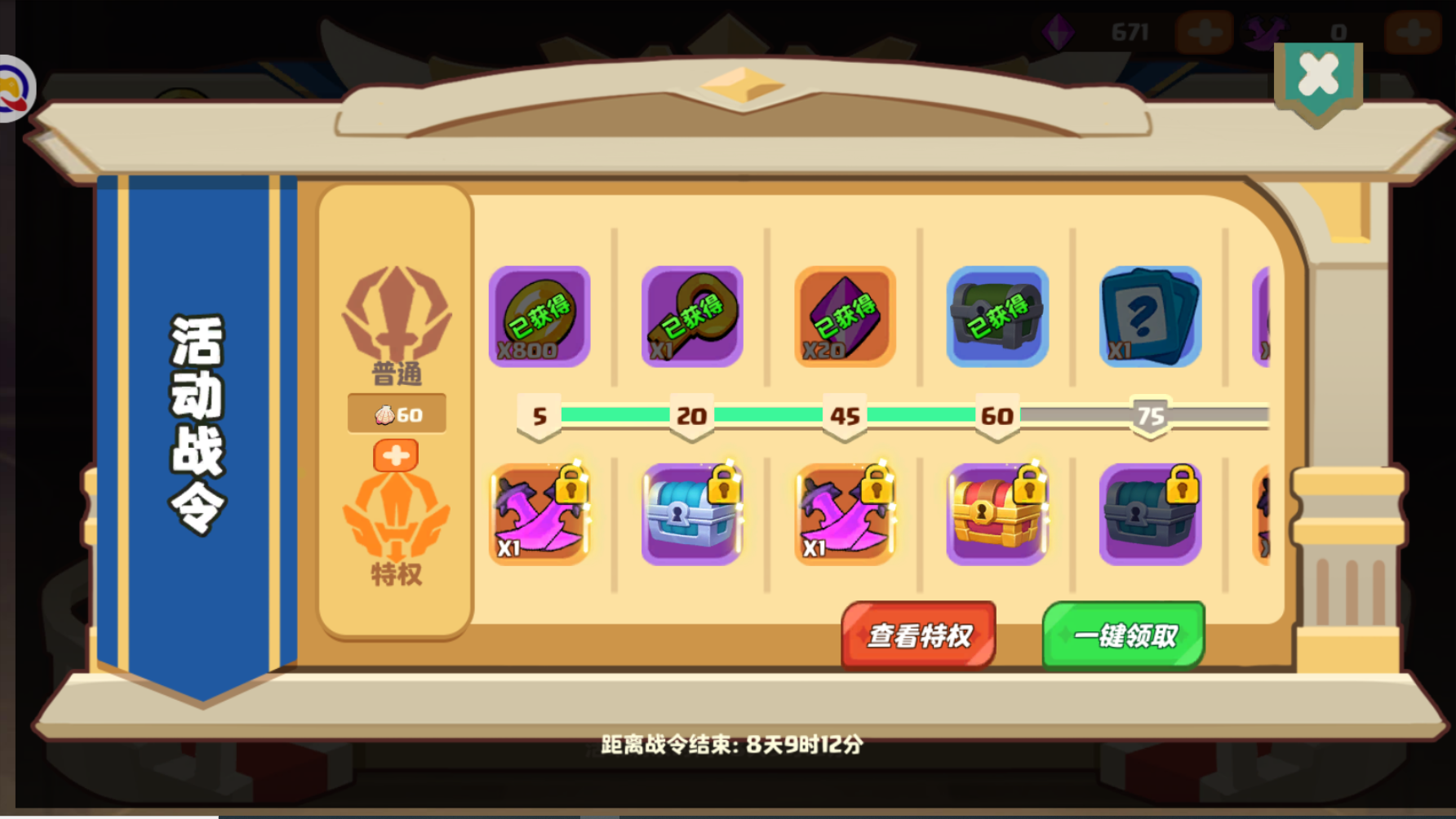Screen dimensions: 1456x819
Task: Select the locked x1 sword skin reward
Action: coord(539,514)
